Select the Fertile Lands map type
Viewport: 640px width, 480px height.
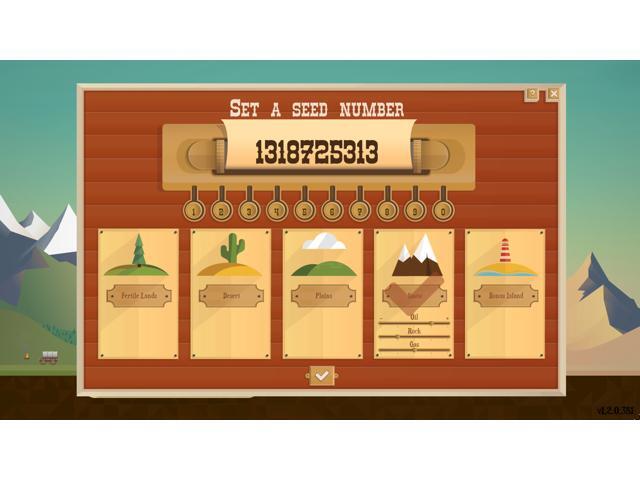click(x=139, y=294)
